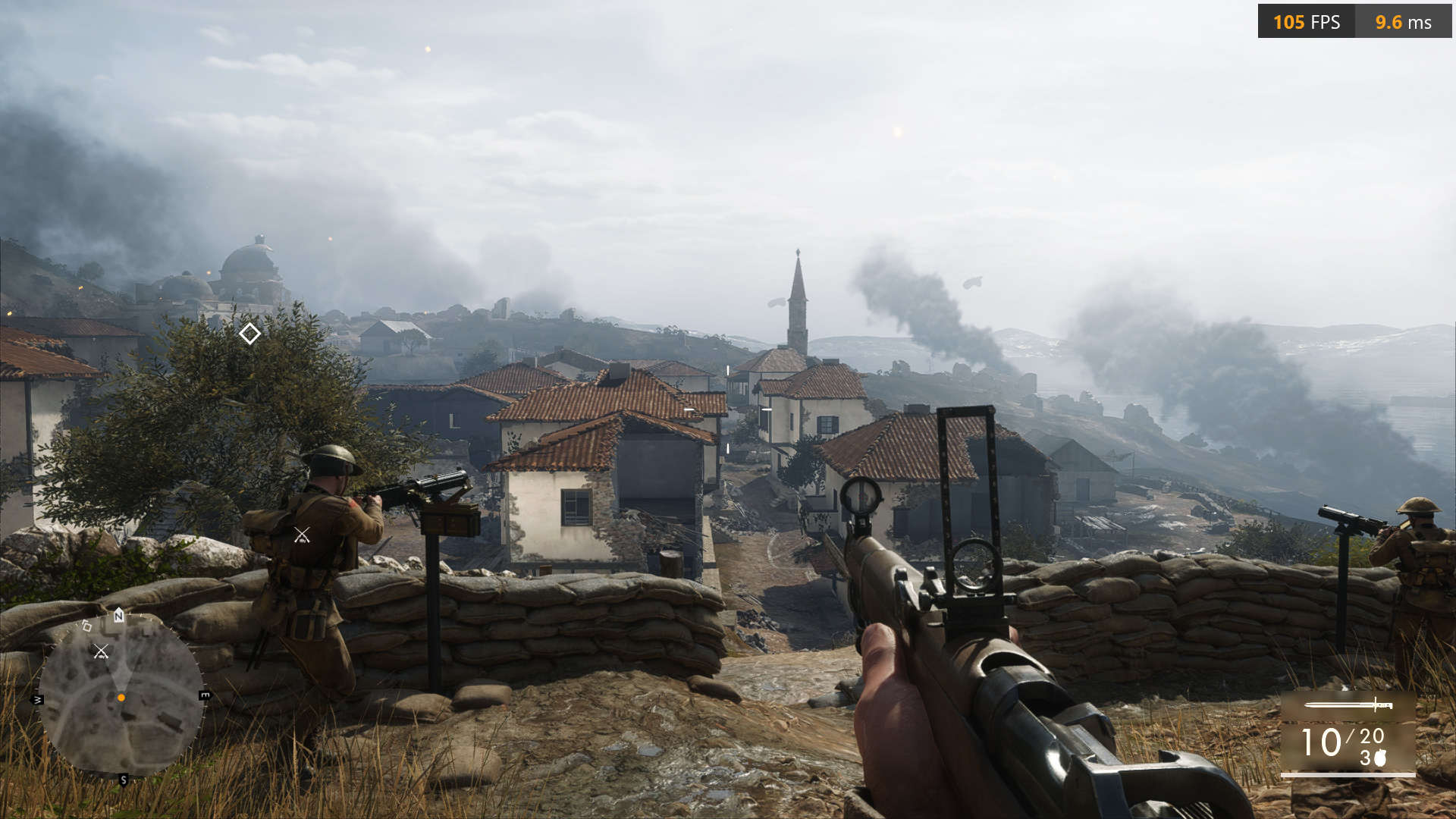1456x819 pixels.
Task: Select the bayonet icon in the weapon panel
Action: tap(1348, 705)
